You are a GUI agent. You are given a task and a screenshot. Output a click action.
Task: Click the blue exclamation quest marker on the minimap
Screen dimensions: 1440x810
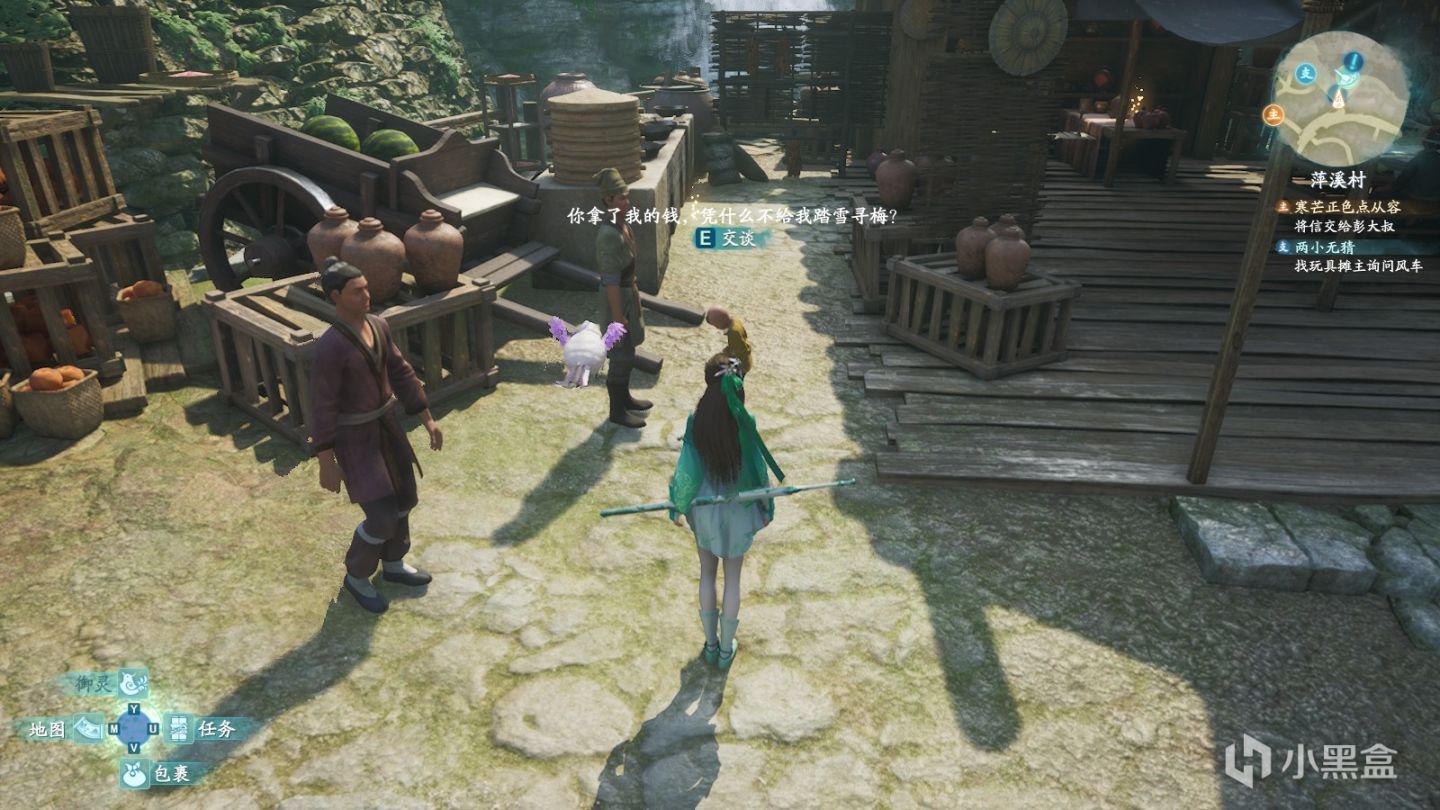click(1352, 60)
